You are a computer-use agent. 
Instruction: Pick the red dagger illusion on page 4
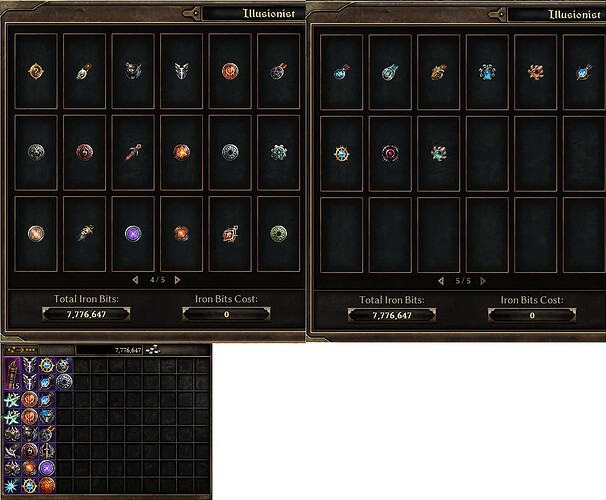tap(133, 152)
